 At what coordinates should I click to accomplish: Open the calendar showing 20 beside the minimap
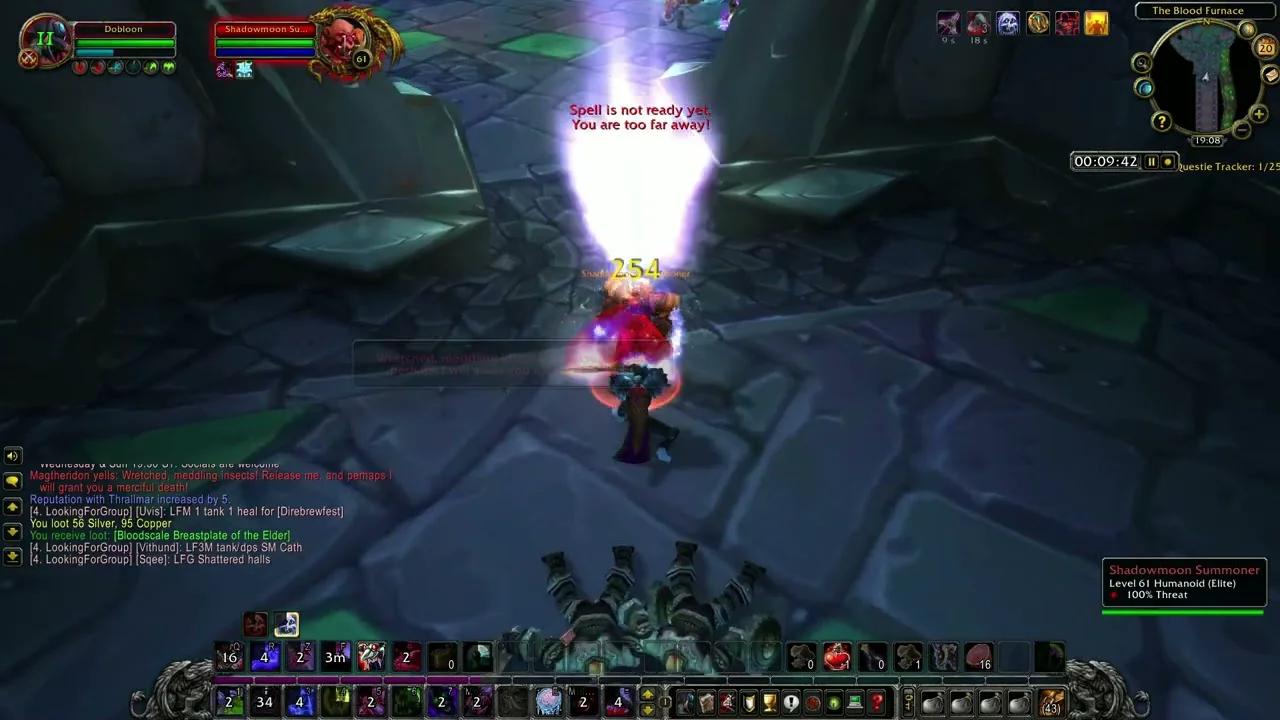pyautogui.click(x=1266, y=47)
